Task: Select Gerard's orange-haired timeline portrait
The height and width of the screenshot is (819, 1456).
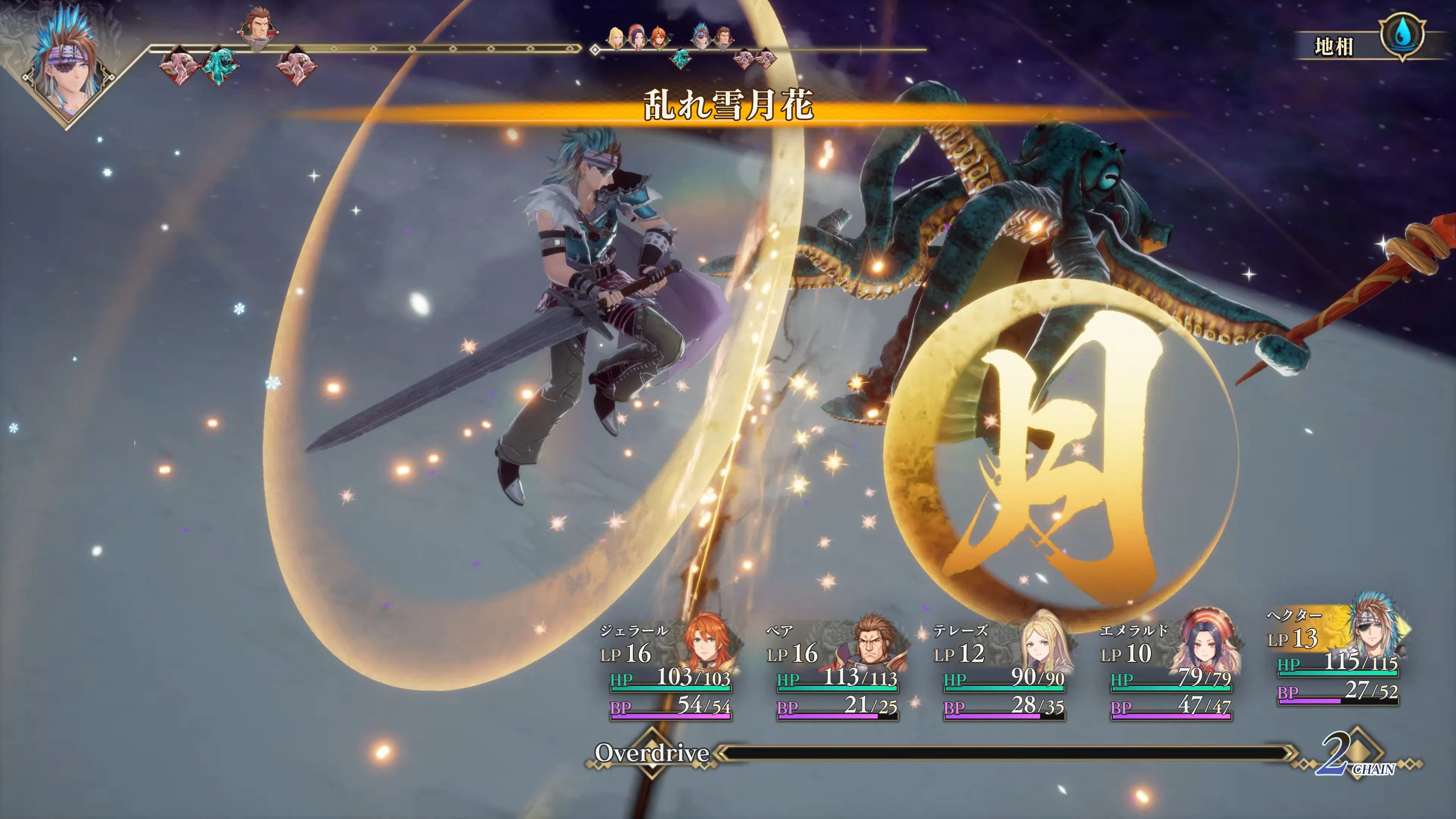Action: coord(660,39)
